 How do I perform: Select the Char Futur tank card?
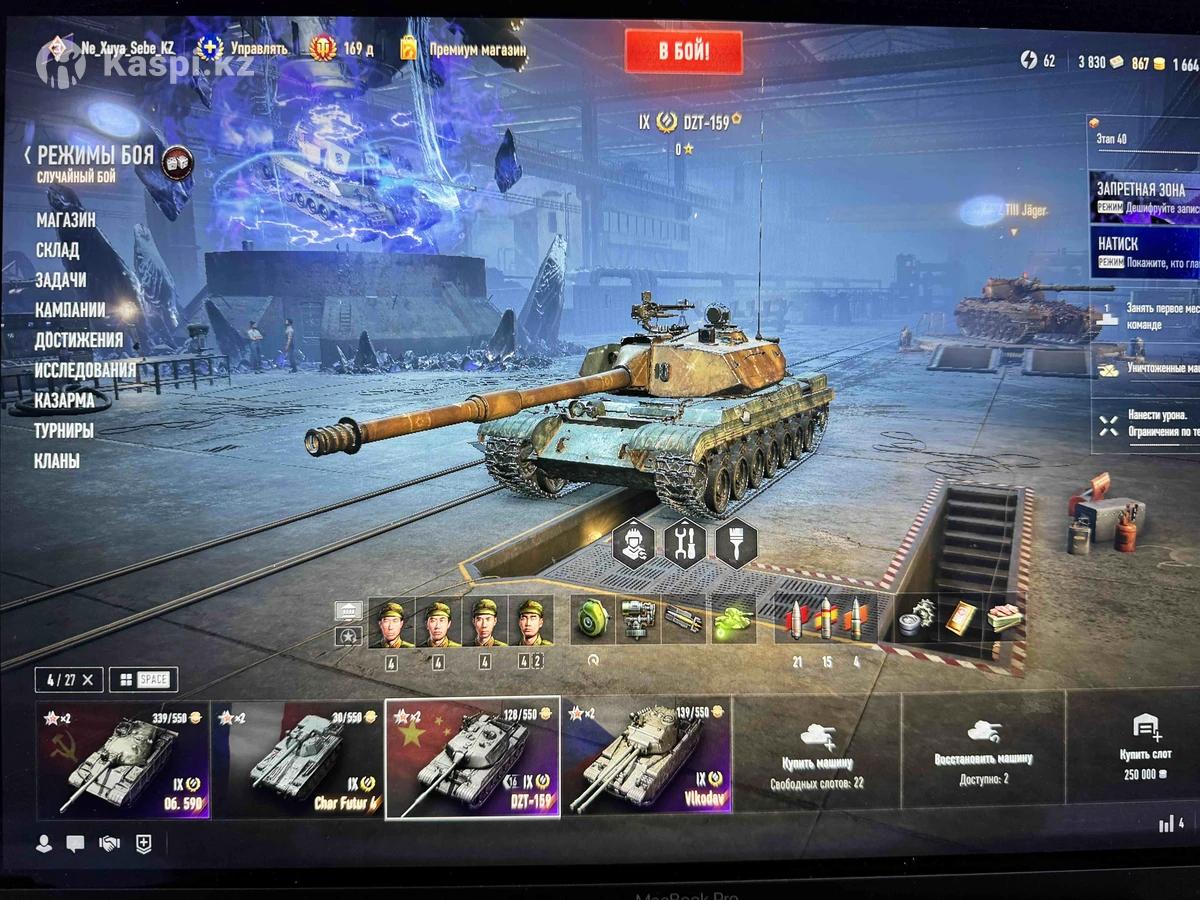pos(297,760)
